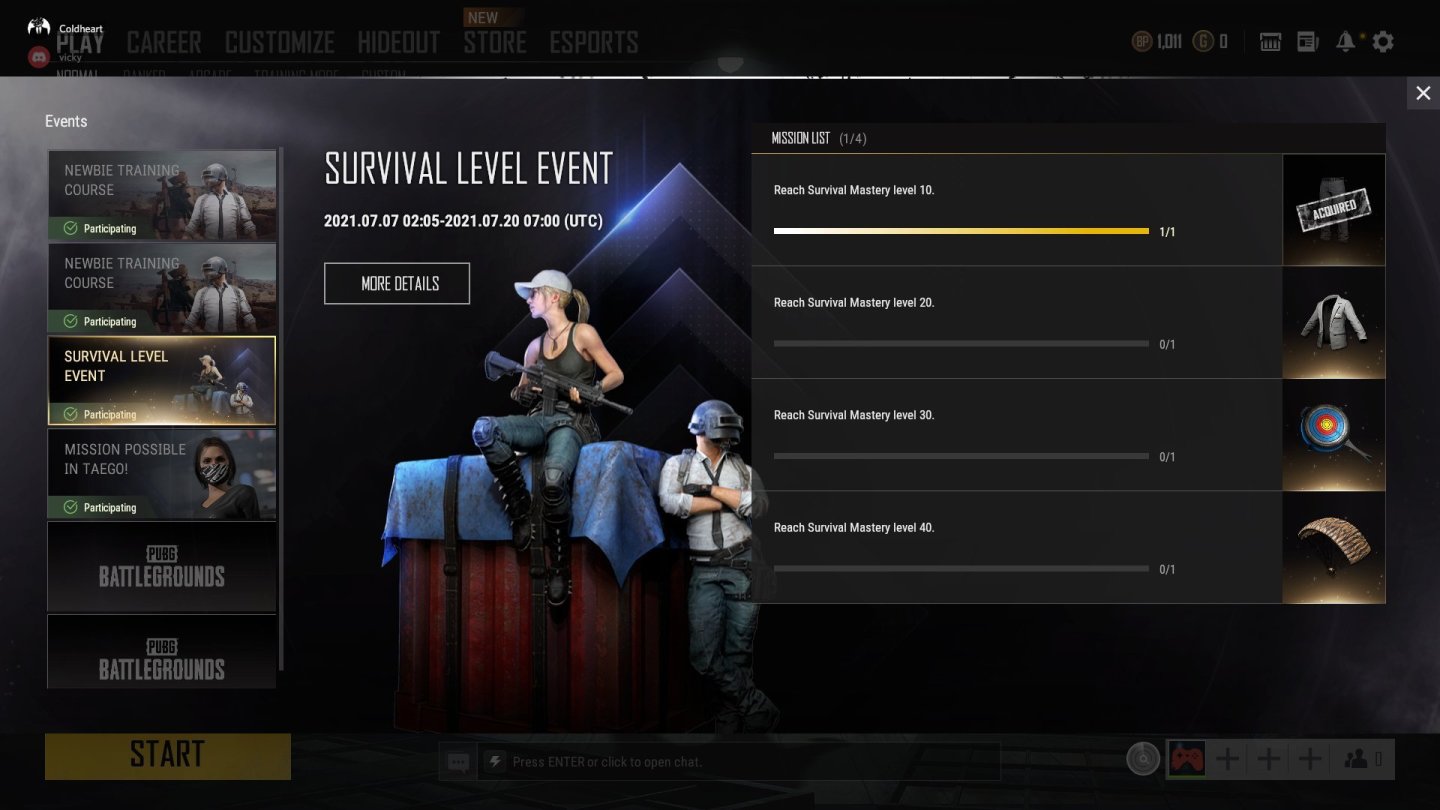This screenshot has width=1440, height=810.
Task: Open the Mission Possible in Taego event
Action: pos(162,474)
